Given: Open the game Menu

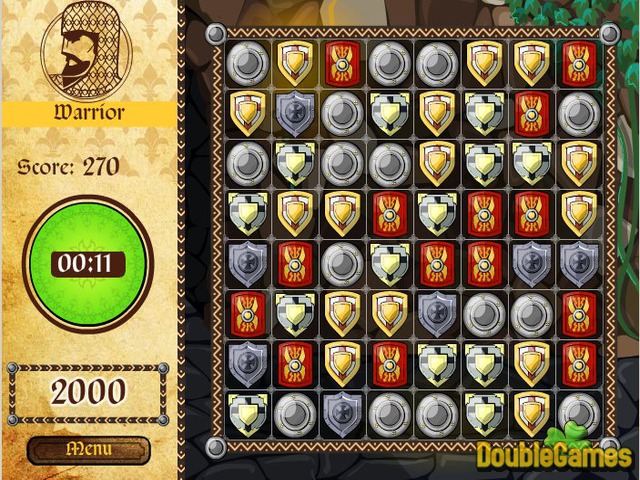Looking at the screenshot, I should [88, 450].
